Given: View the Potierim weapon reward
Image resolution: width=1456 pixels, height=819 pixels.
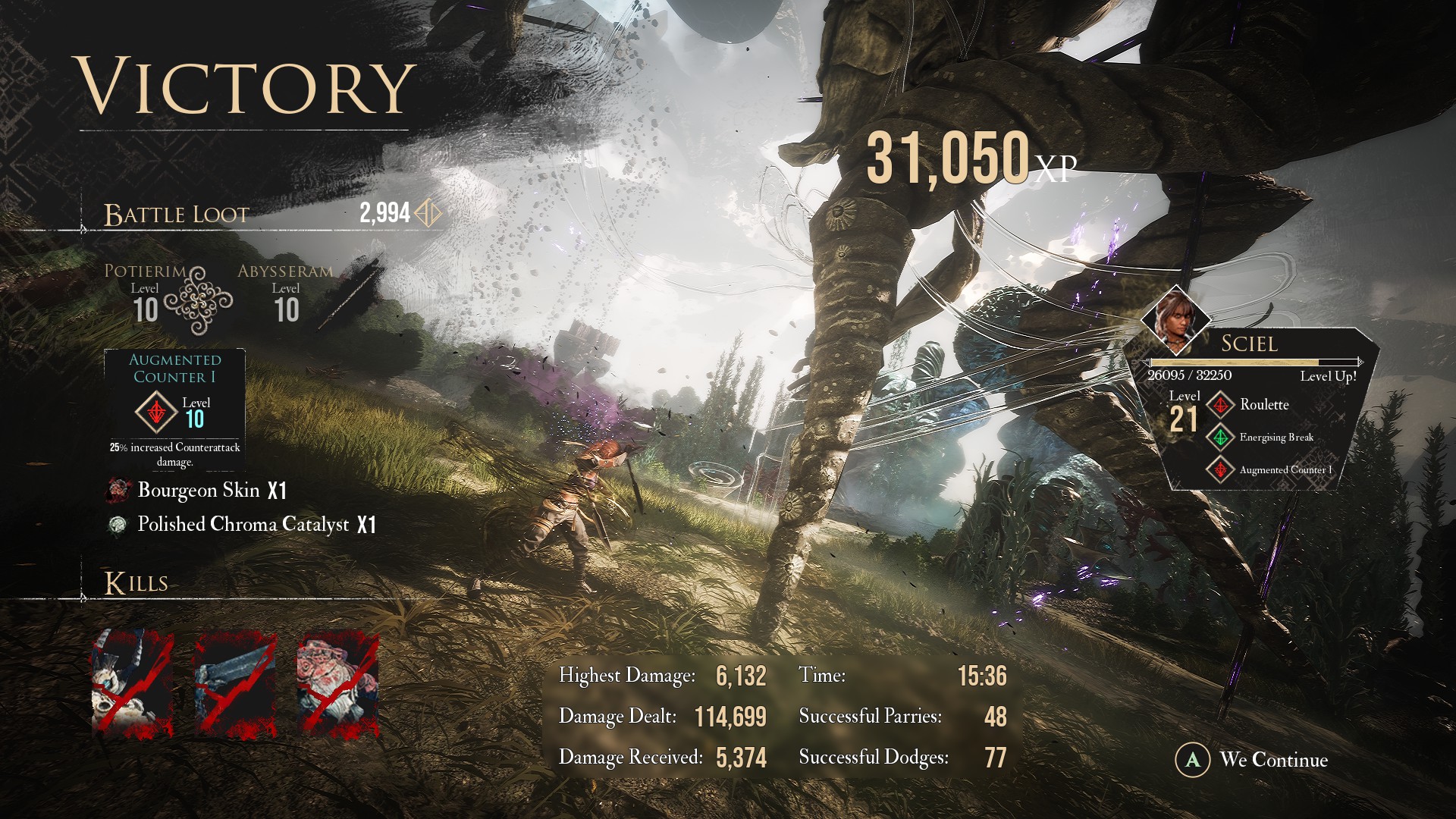Looking at the screenshot, I should click(146, 296).
